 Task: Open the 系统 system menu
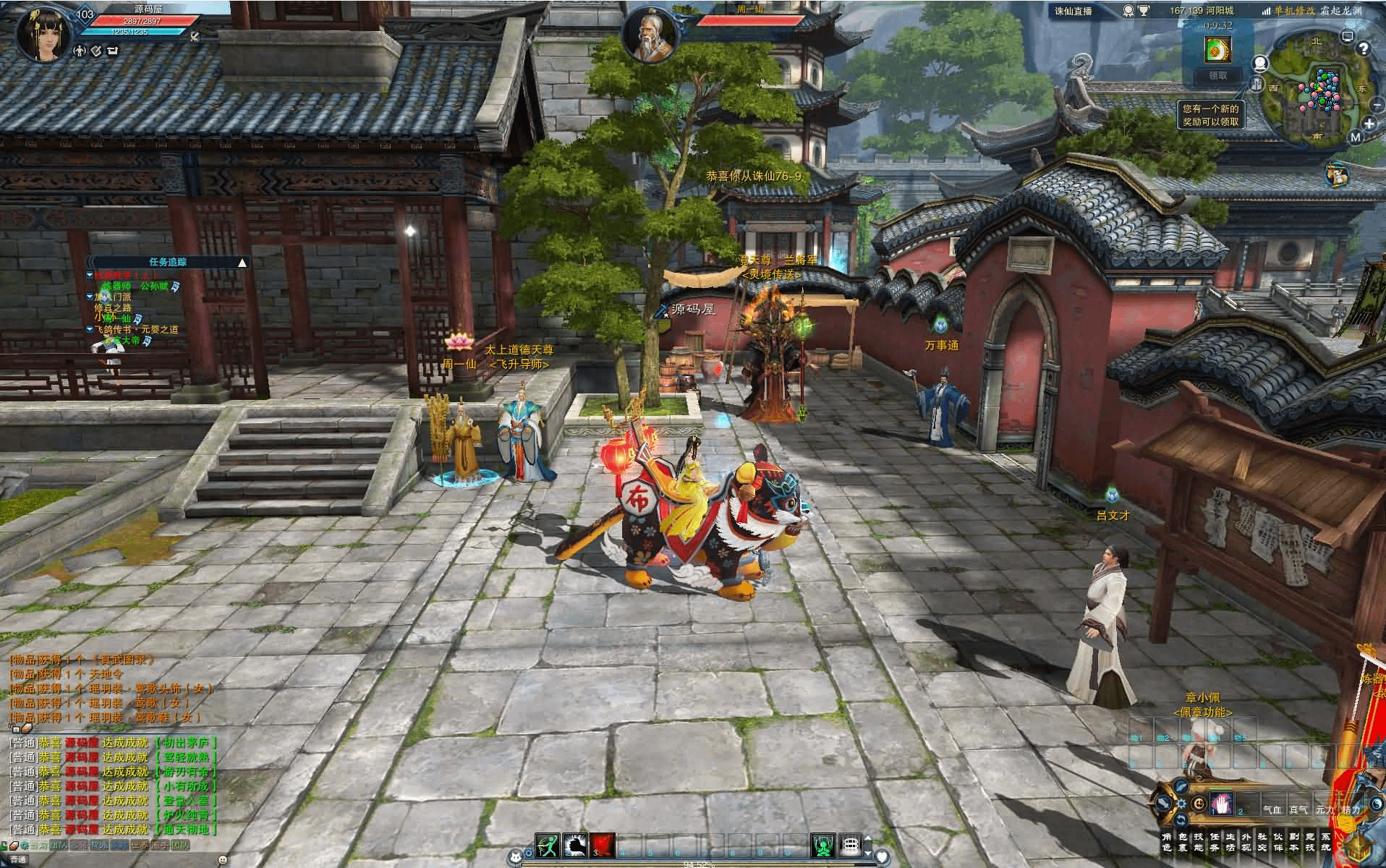pyautogui.click(x=1325, y=842)
